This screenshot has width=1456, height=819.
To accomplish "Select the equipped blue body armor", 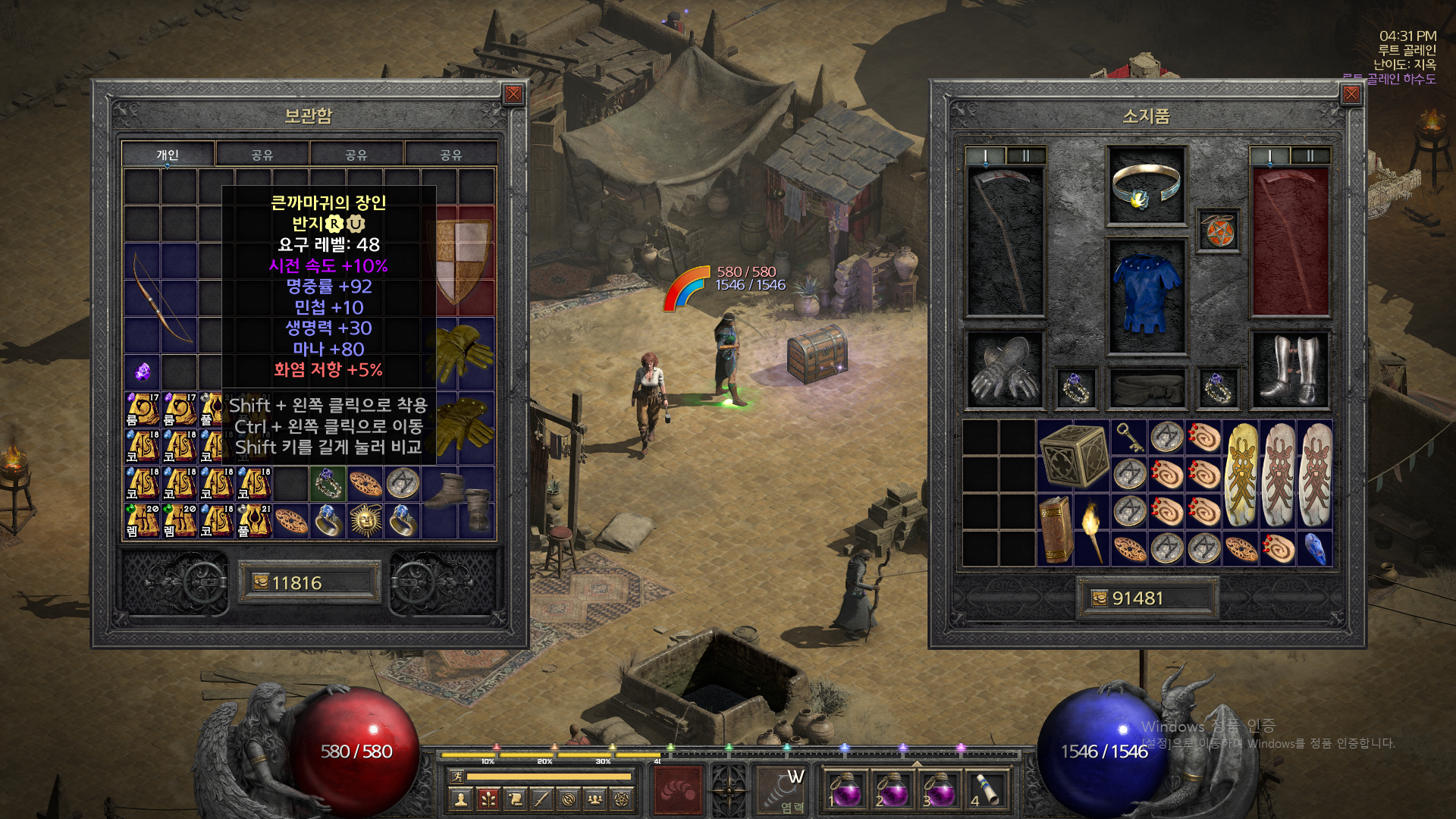I will pyautogui.click(x=1146, y=296).
